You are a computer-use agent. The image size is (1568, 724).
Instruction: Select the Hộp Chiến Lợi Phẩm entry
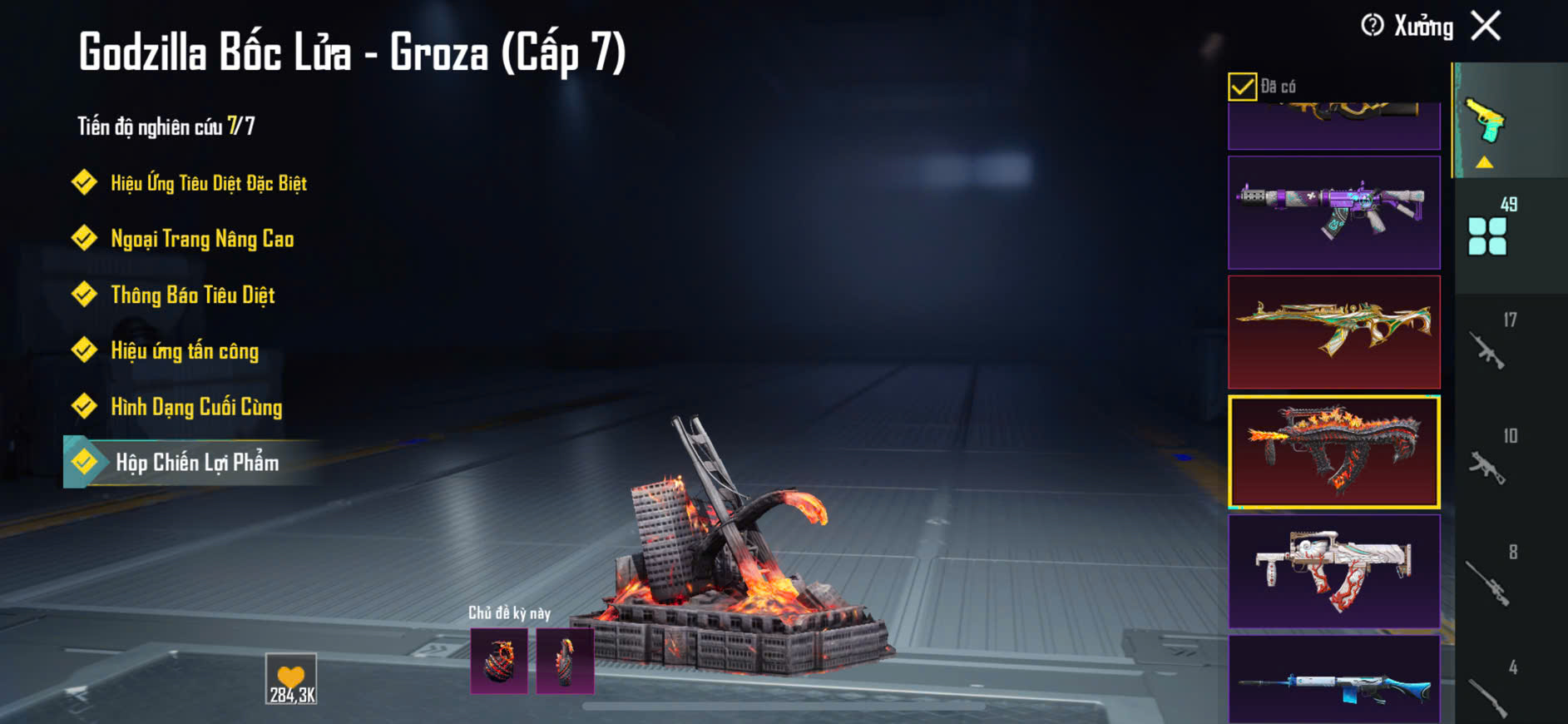click(197, 462)
